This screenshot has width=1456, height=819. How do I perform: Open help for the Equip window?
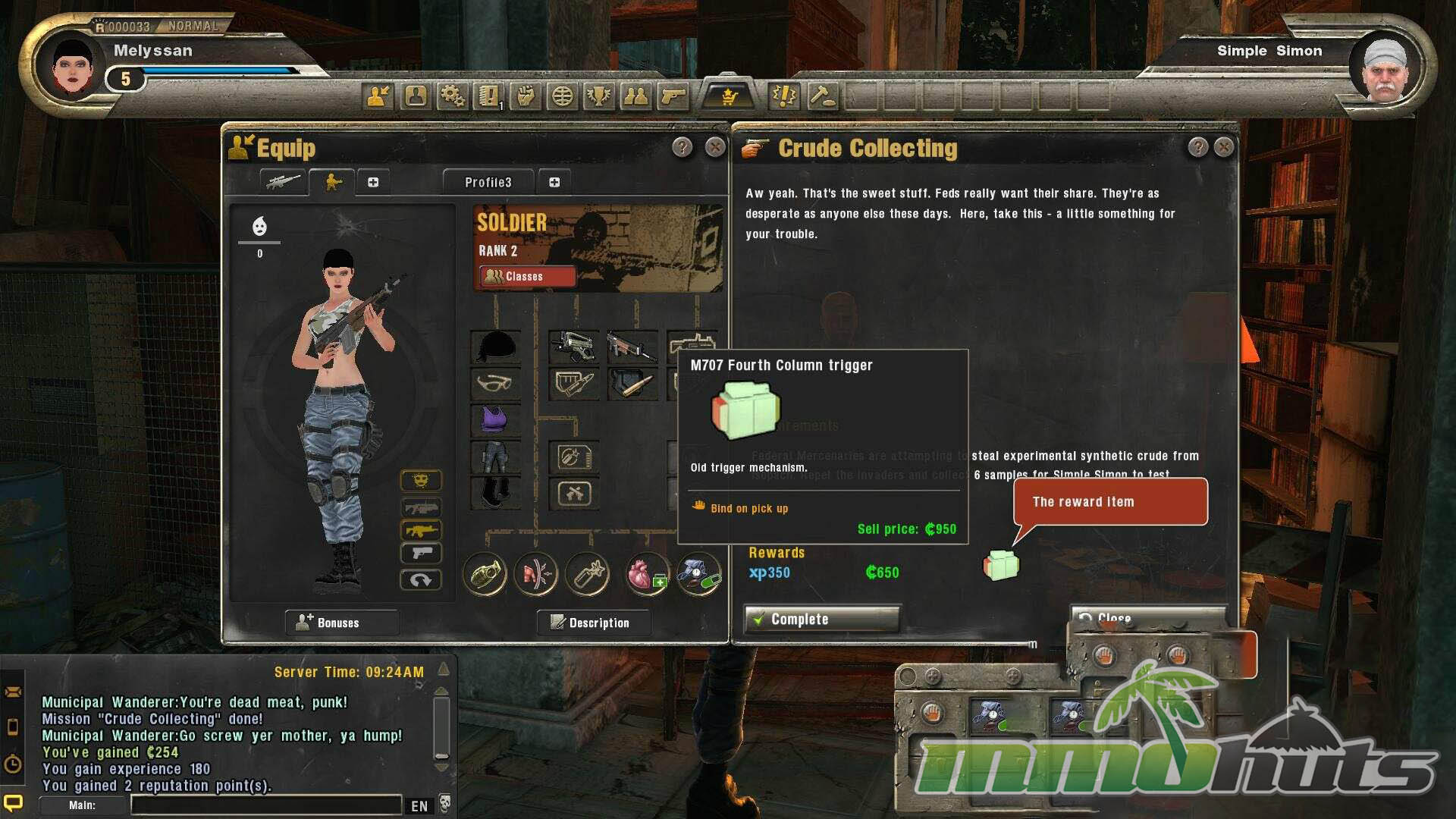coord(682,147)
